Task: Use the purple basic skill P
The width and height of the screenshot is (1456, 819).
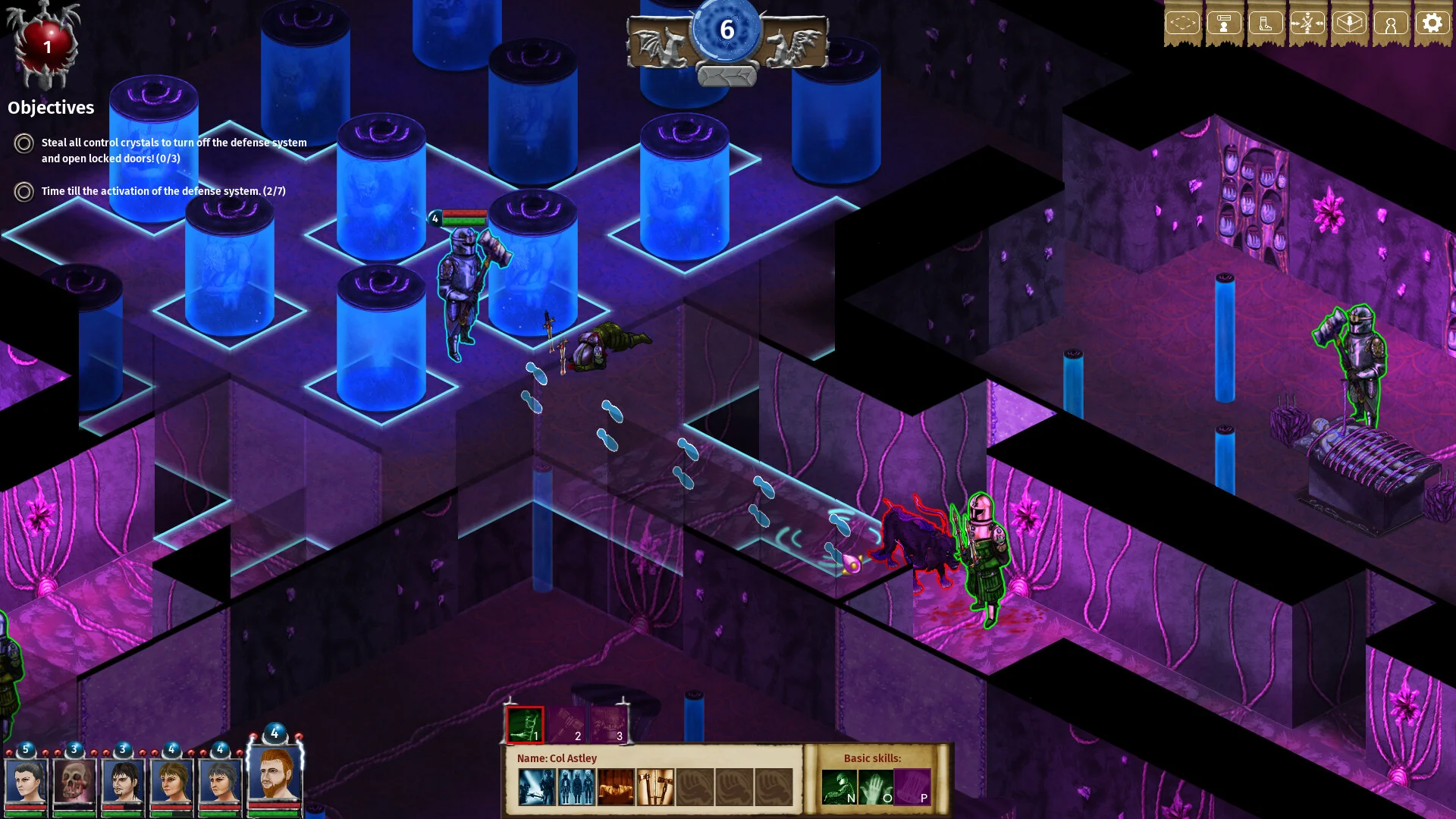Action: click(912, 787)
